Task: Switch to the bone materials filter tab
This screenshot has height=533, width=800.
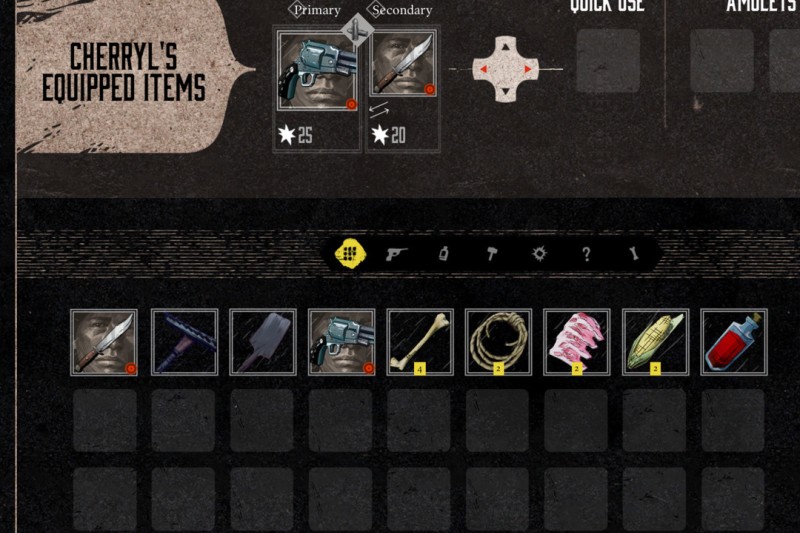Action: click(x=633, y=254)
